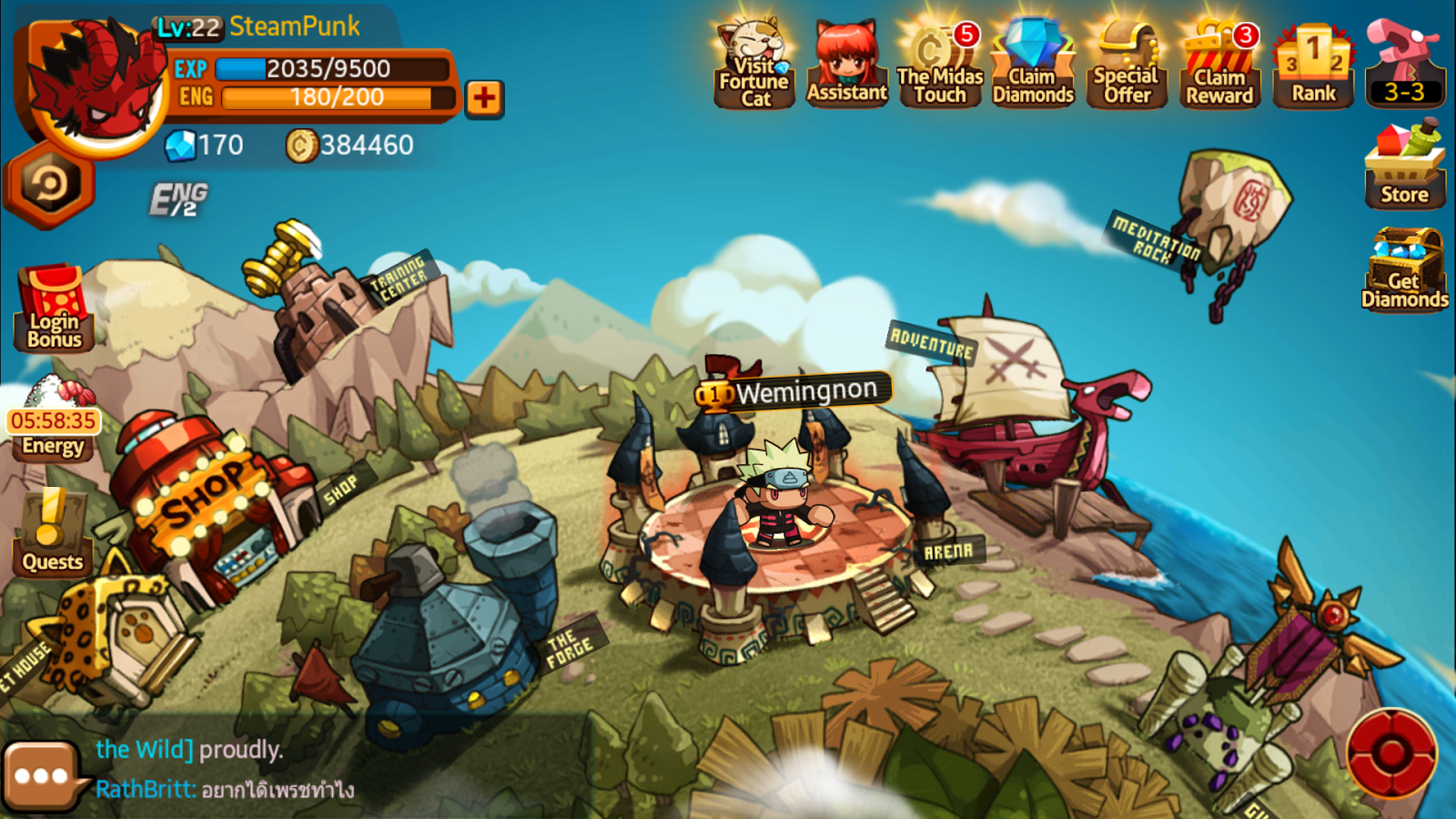The image size is (1456, 819).
Task: Open the Assistant menu
Action: [x=846, y=59]
